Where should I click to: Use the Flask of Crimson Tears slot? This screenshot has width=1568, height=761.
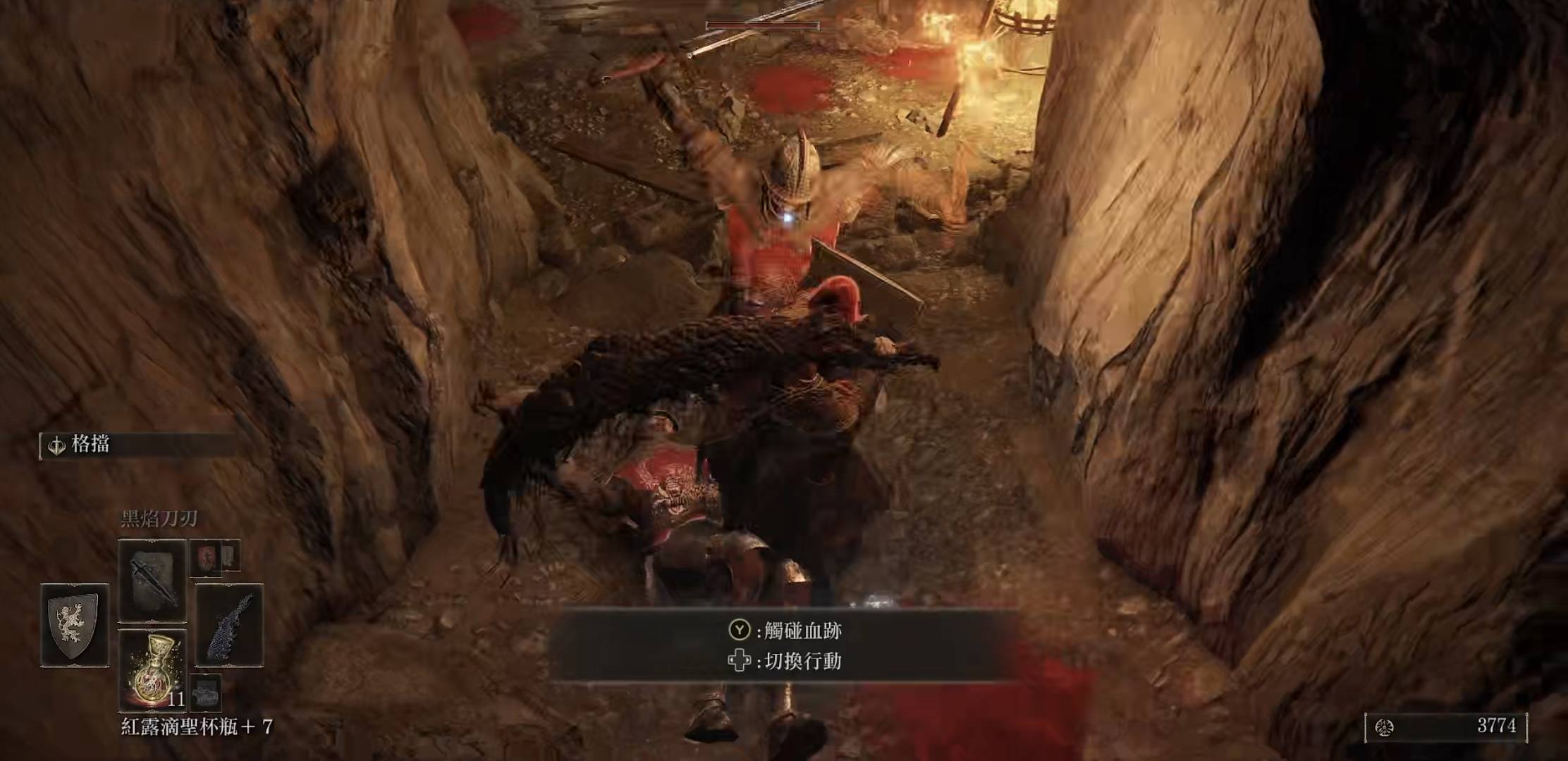[x=152, y=669]
